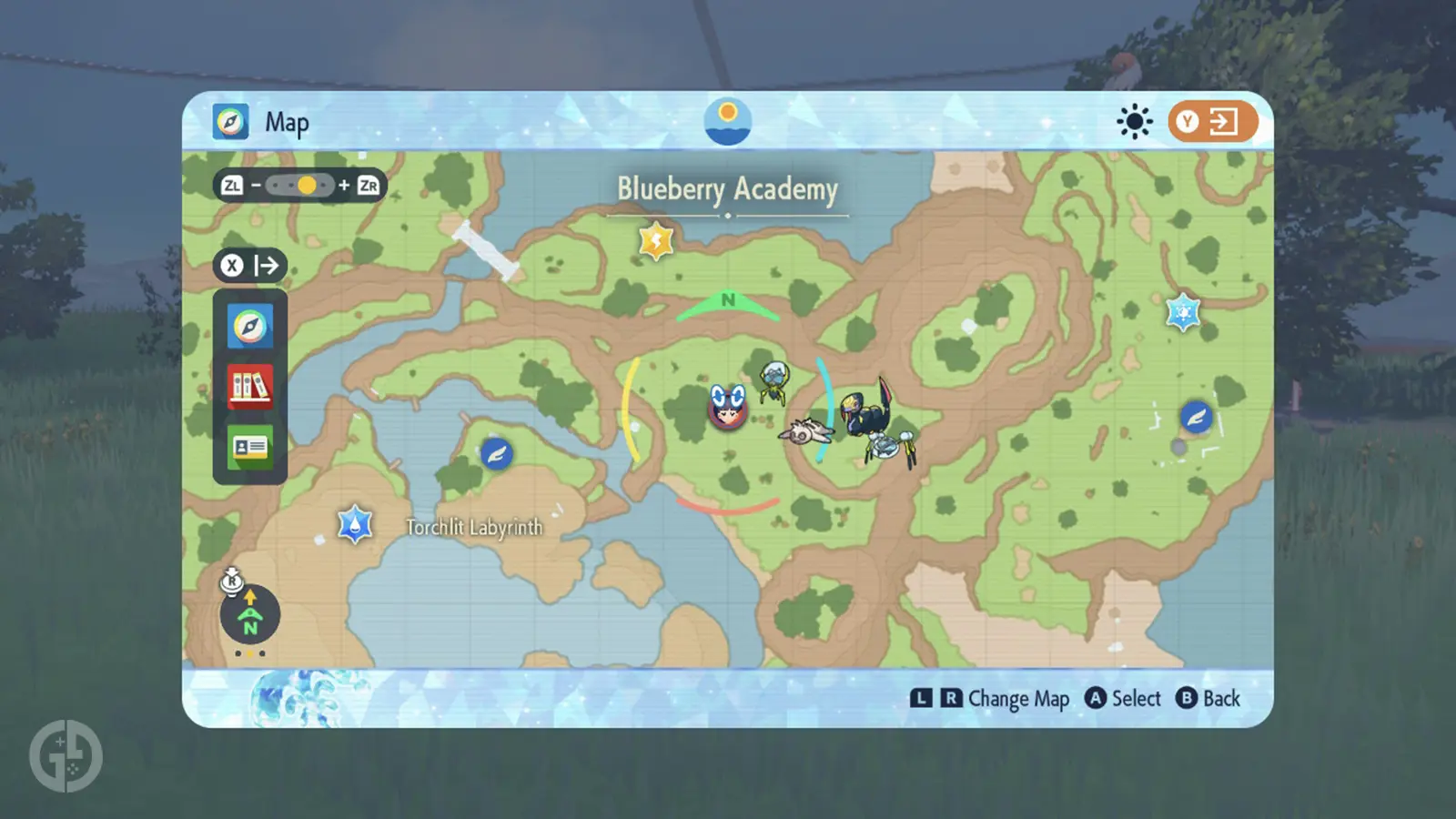The width and height of the screenshot is (1456, 819).
Task: Click the lightning flight marker near Blueberry Academy
Action: pyautogui.click(x=655, y=239)
